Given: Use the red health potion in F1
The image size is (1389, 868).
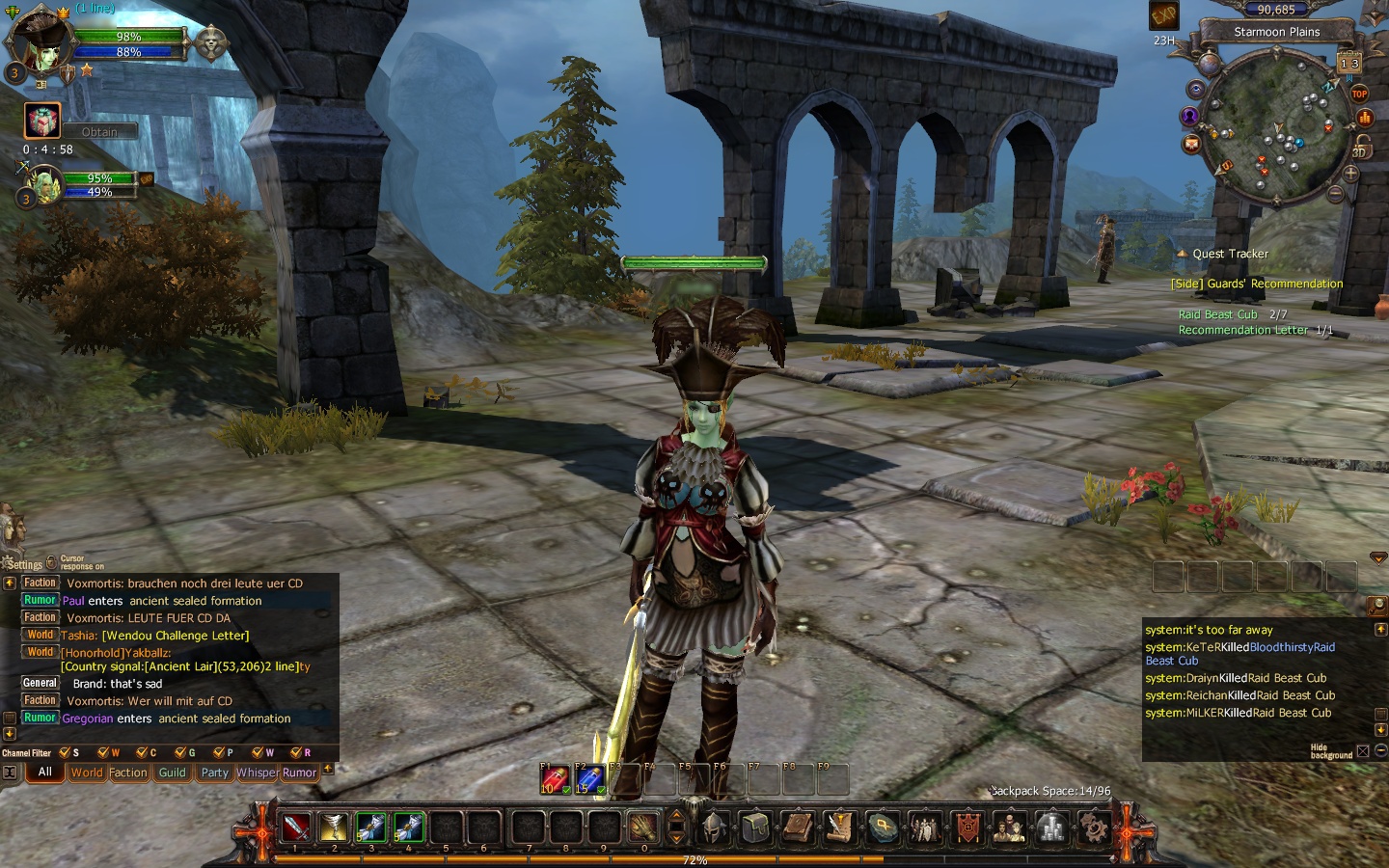Looking at the screenshot, I should click(554, 779).
